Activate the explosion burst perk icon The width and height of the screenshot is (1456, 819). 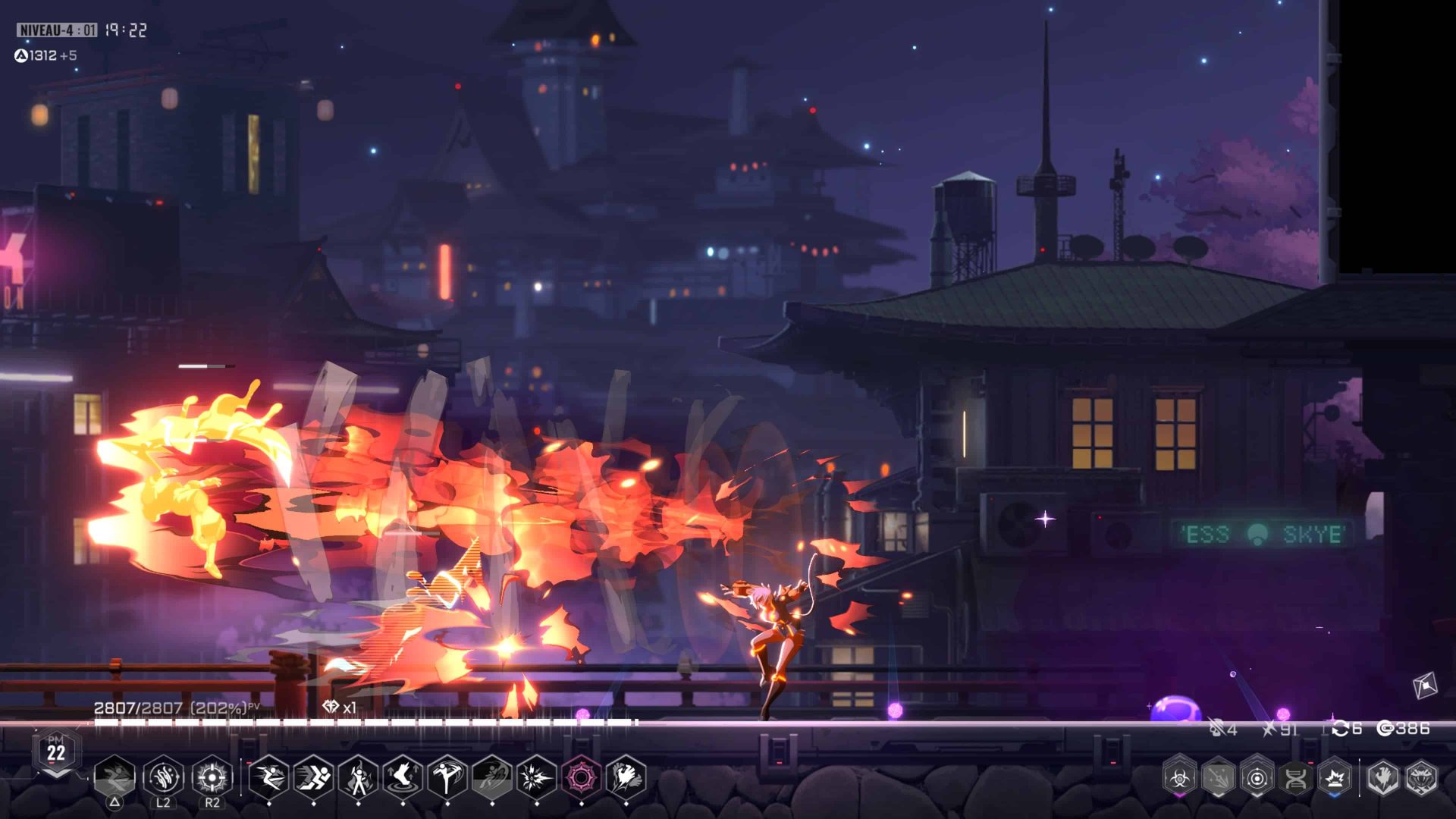point(1334,777)
